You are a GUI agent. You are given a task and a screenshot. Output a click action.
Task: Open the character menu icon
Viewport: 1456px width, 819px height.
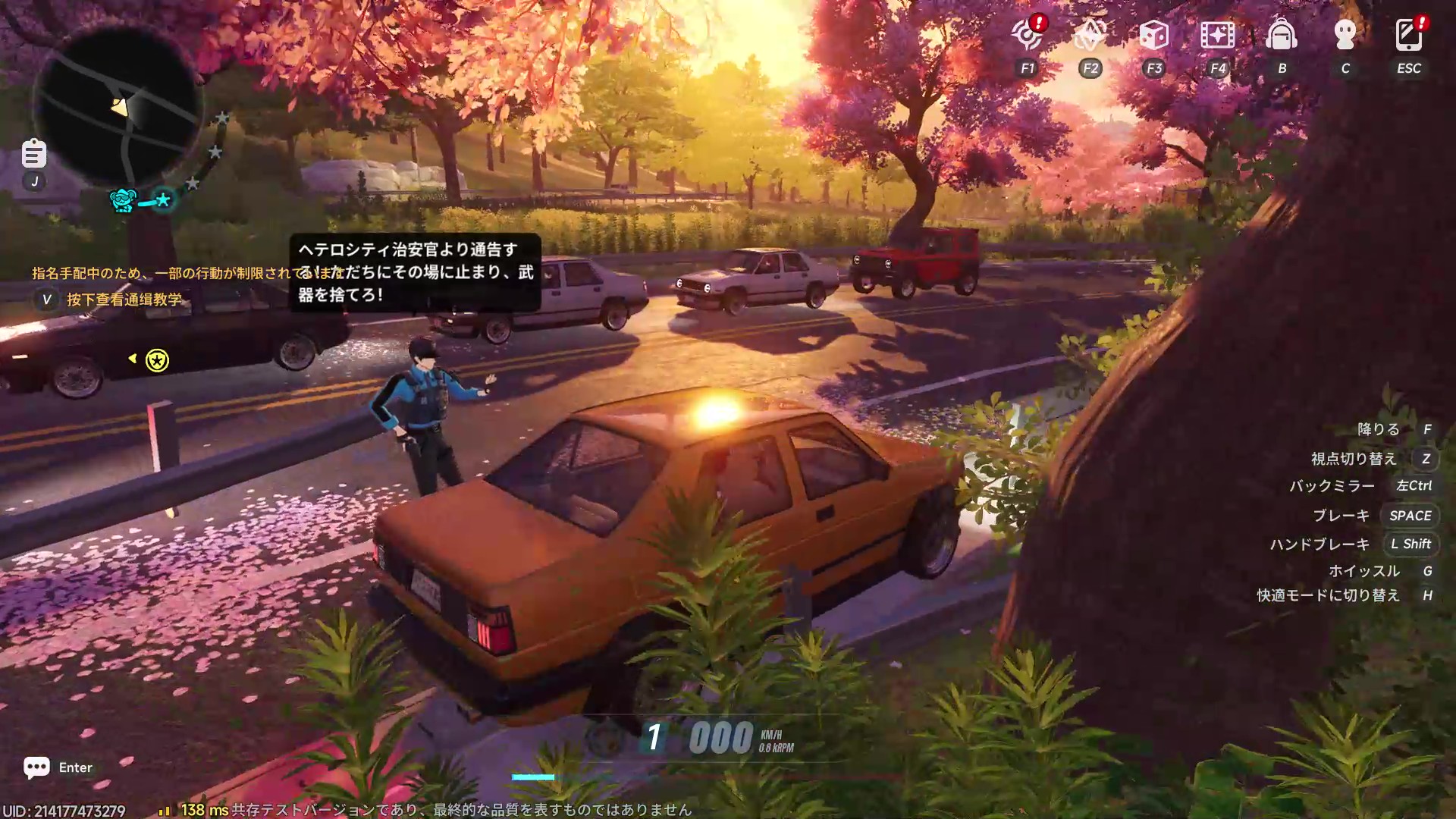(1345, 35)
